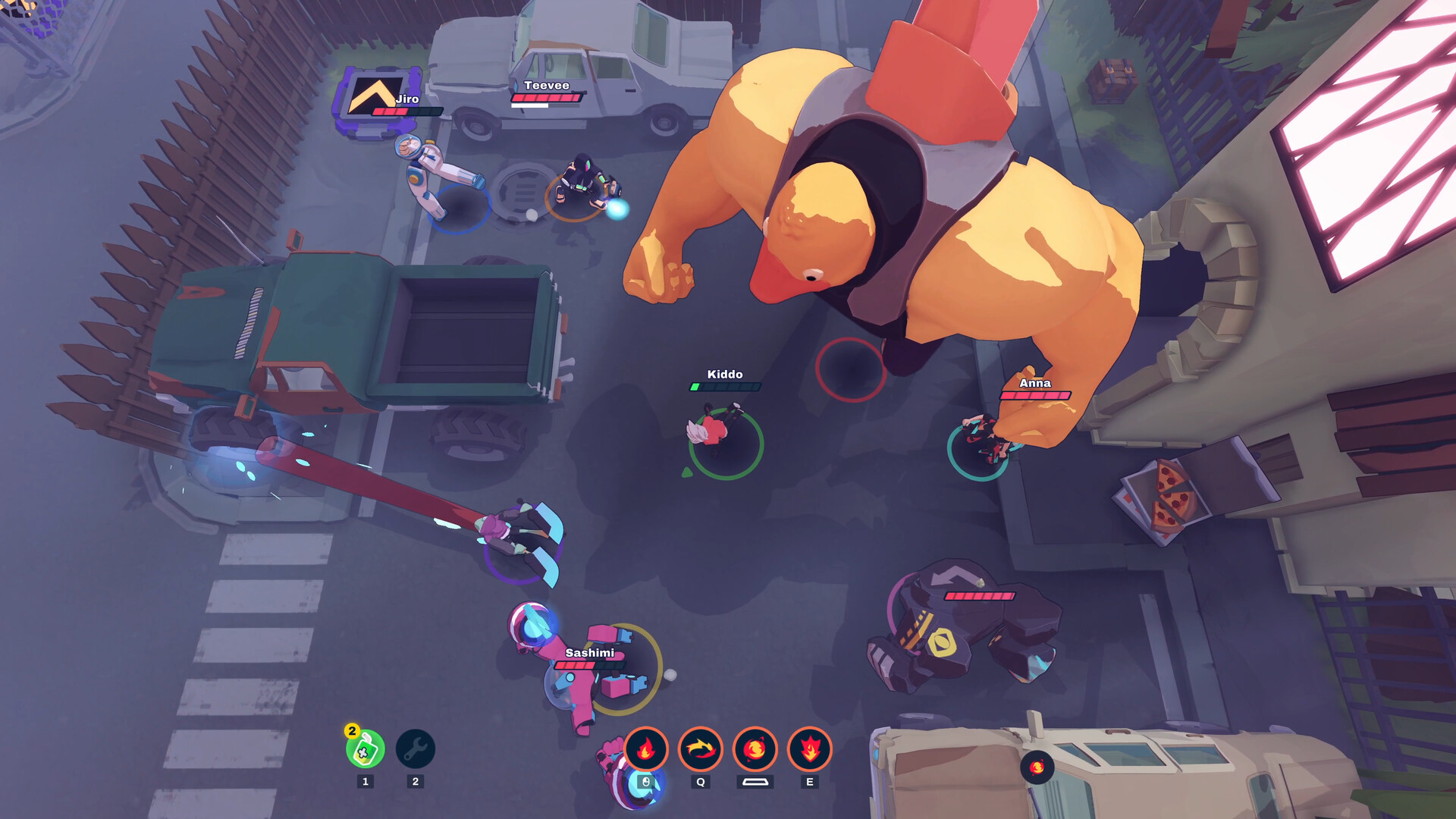Click the Q hotkey label on the ability bar
The image size is (1456, 819).
(x=700, y=782)
